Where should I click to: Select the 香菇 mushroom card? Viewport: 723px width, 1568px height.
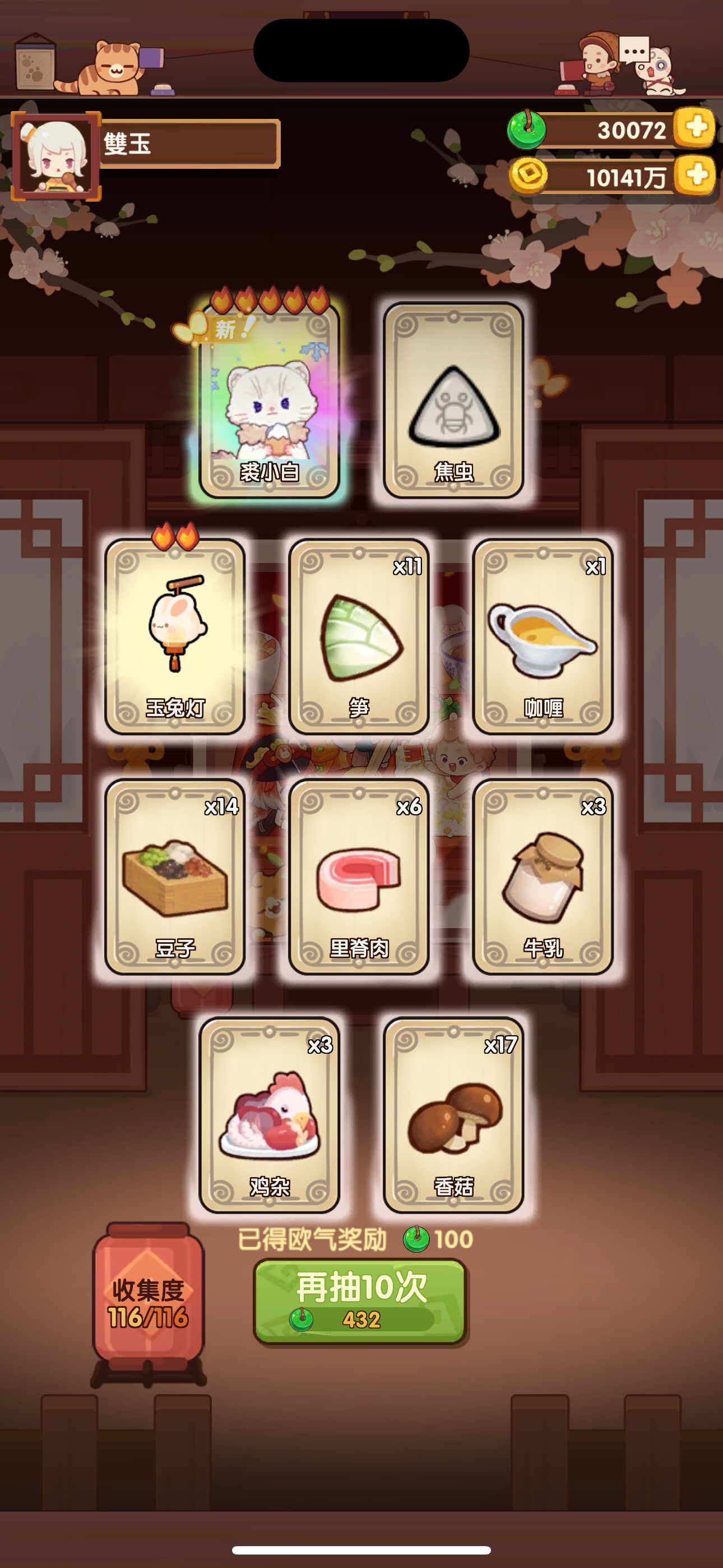[452, 1114]
